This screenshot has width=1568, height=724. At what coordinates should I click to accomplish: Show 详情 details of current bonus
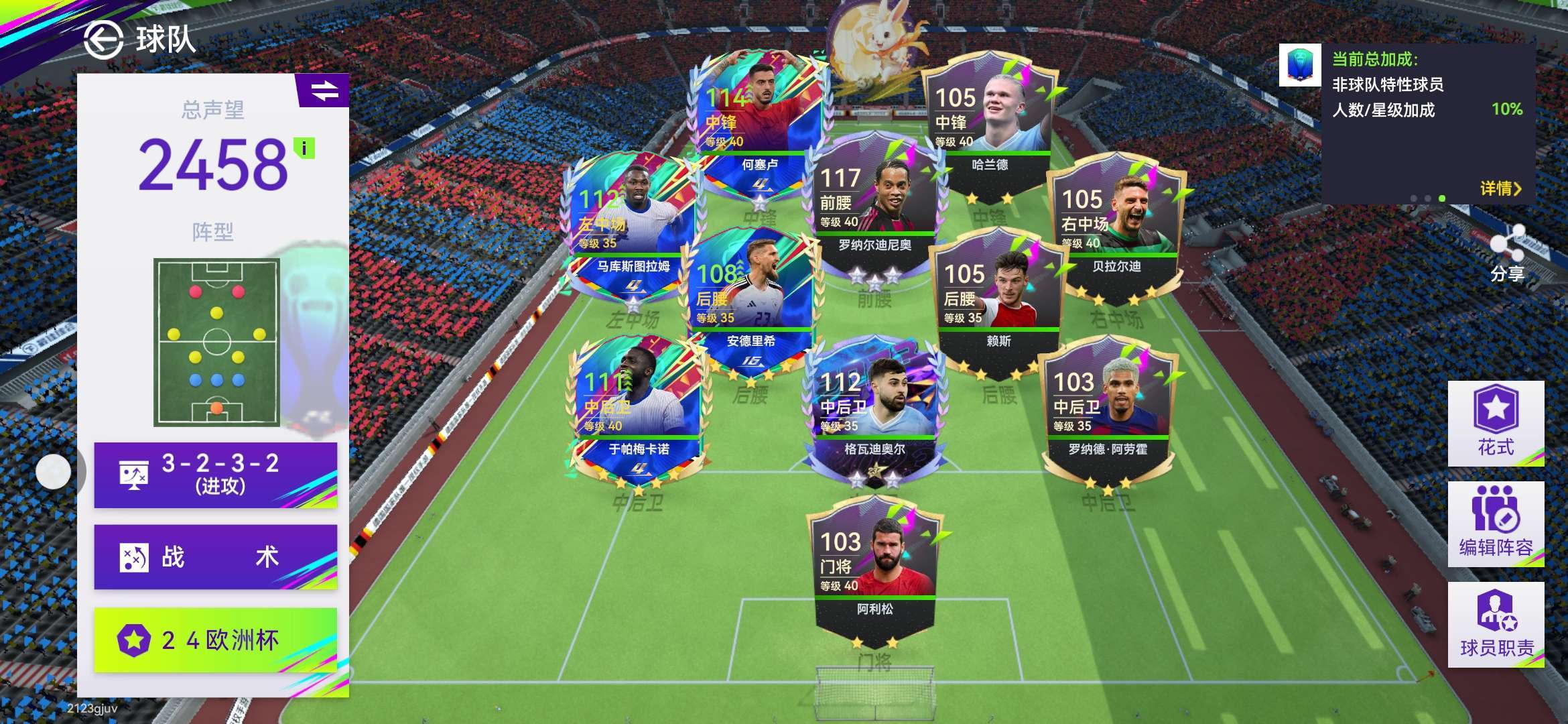1500,189
